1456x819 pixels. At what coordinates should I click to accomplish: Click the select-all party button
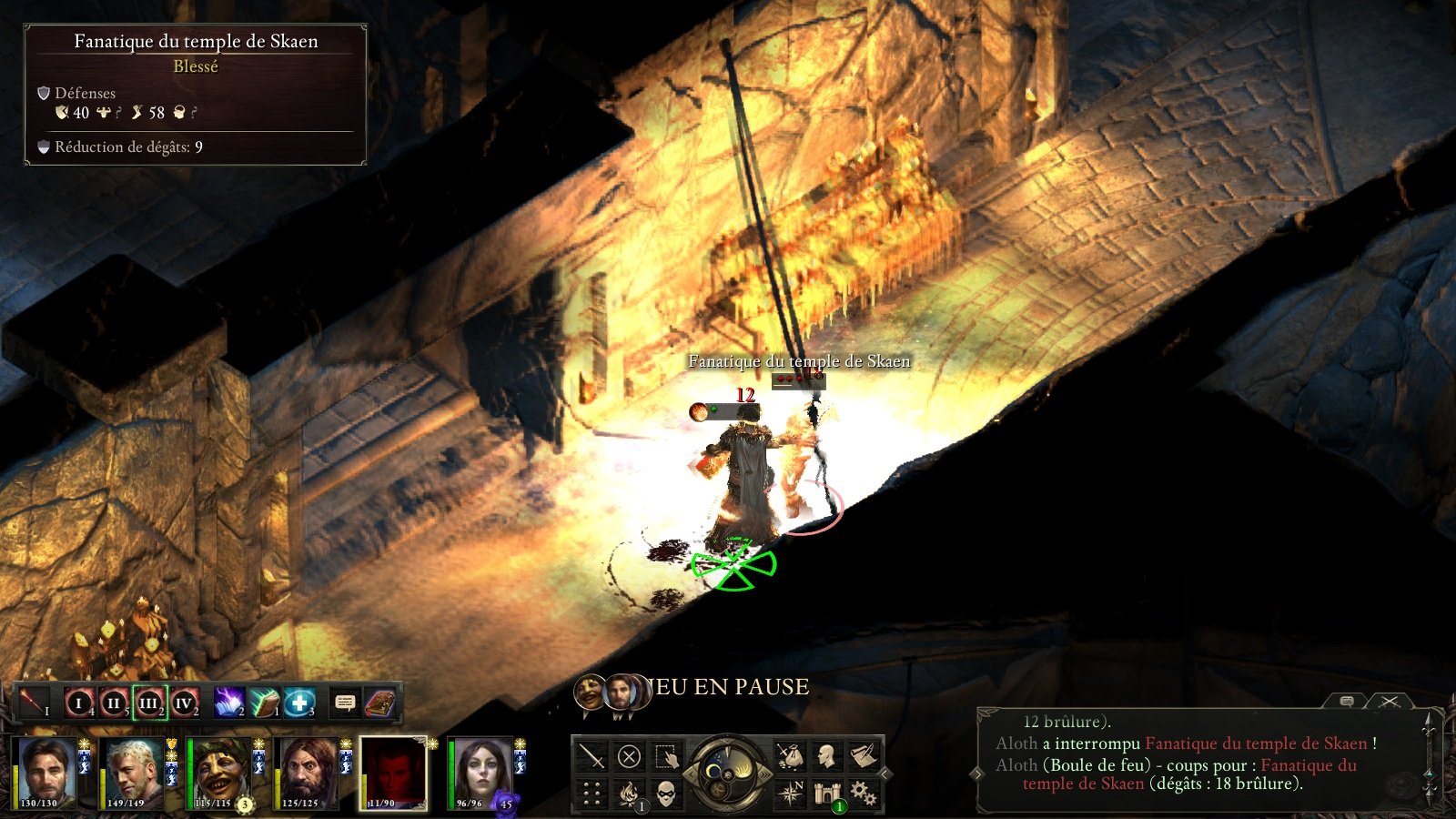[666, 756]
